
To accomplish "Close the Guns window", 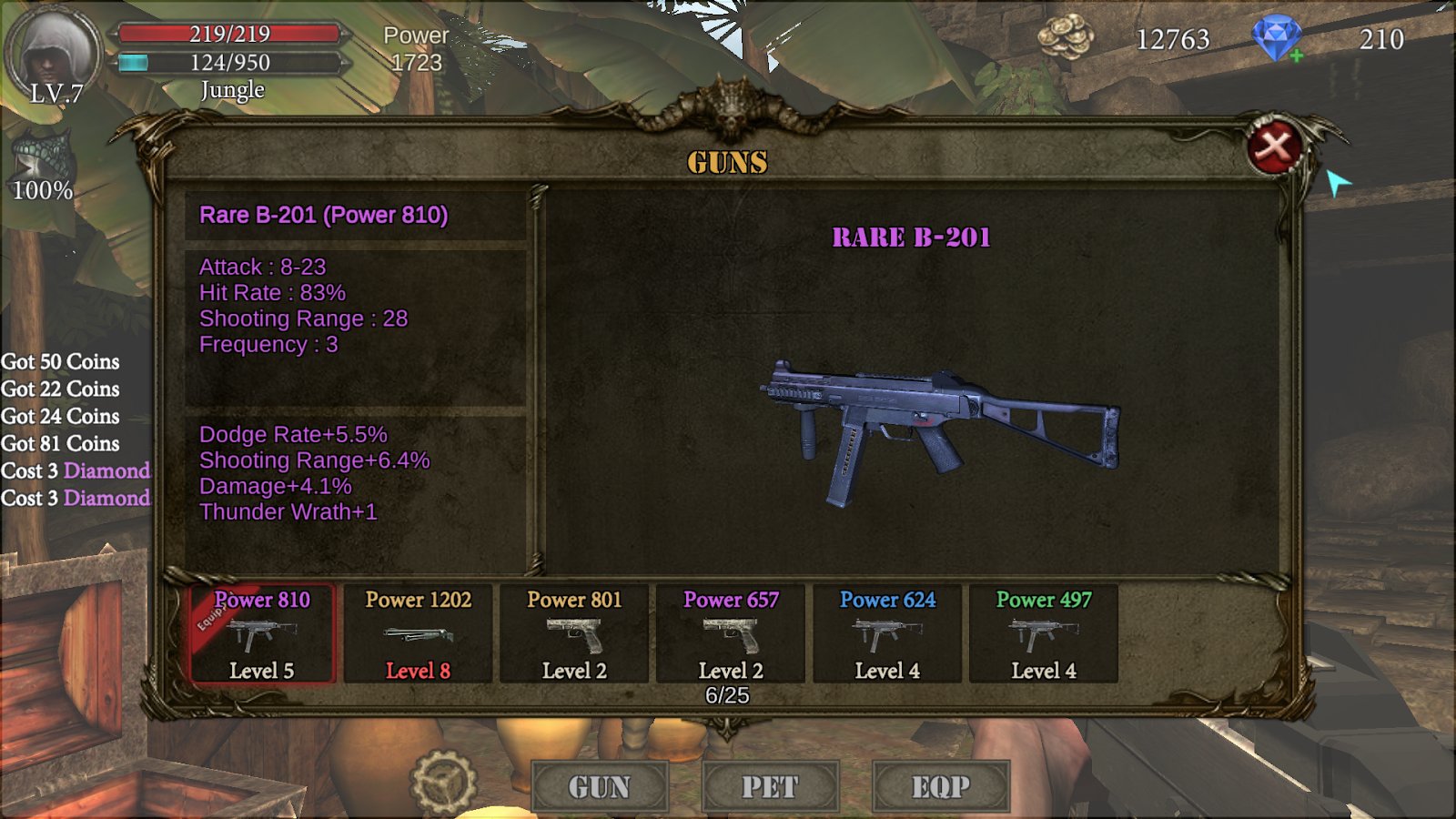I will tap(1274, 146).
